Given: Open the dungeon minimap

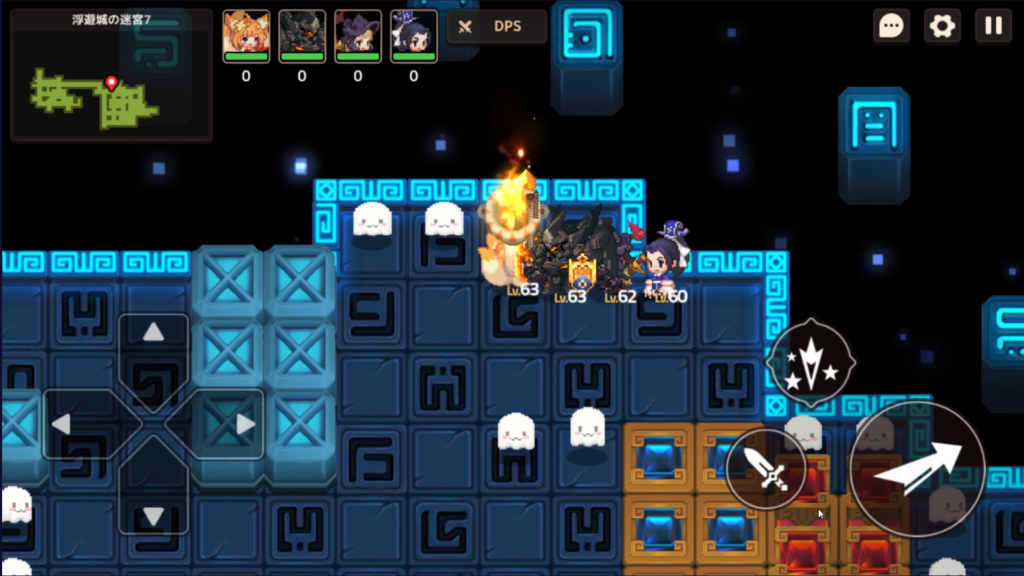Looking at the screenshot, I should (110, 75).
